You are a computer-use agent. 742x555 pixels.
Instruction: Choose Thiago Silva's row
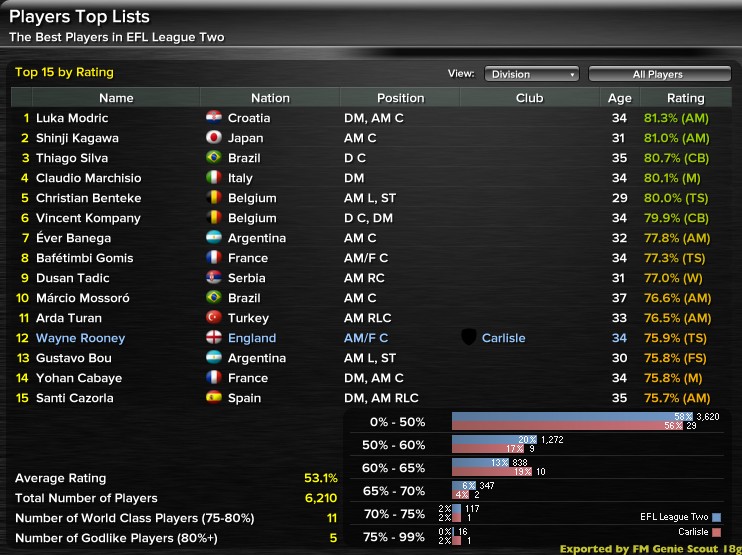[71, 158]
